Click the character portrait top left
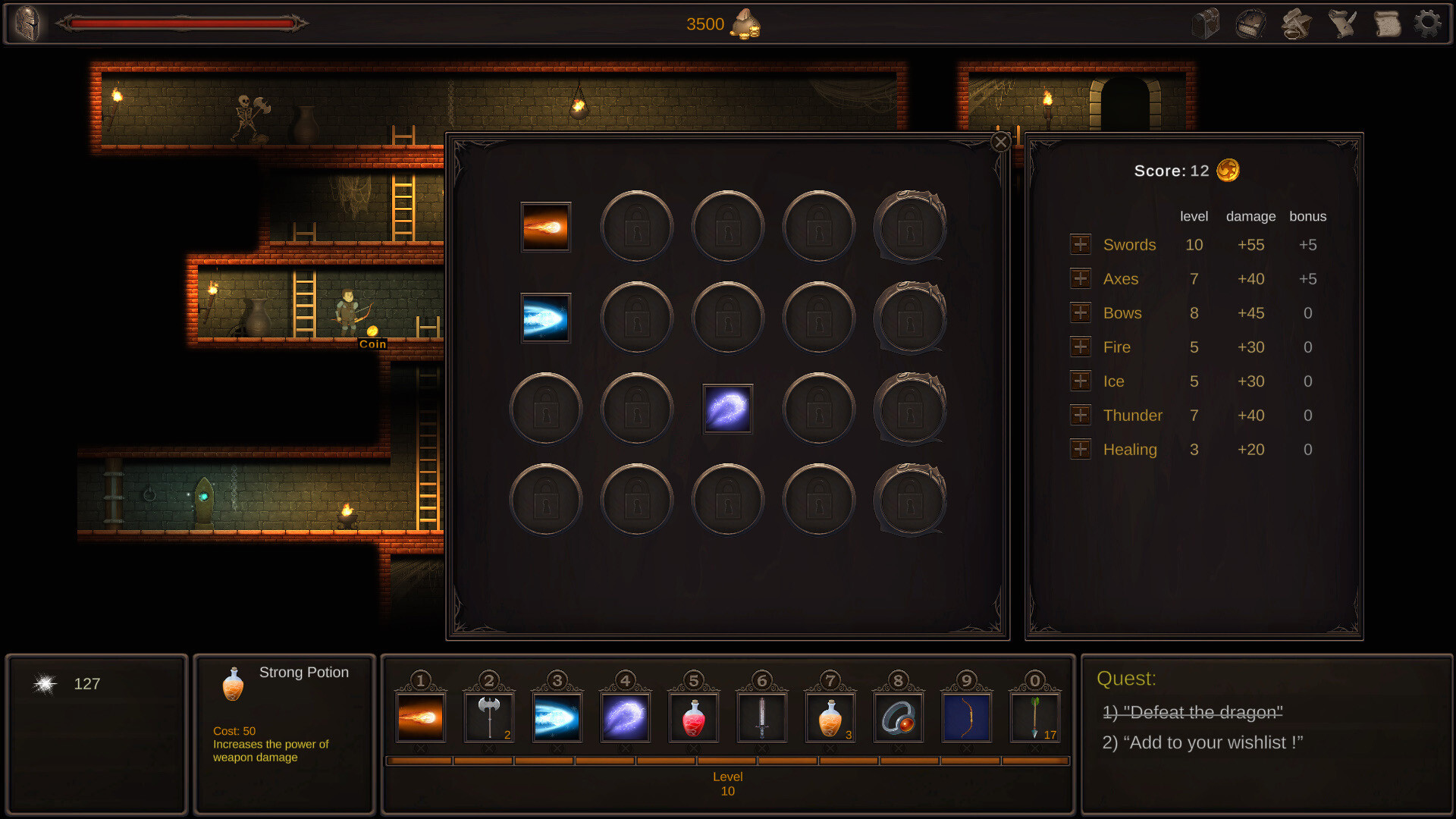The image size is (1456, 819). 28,24
